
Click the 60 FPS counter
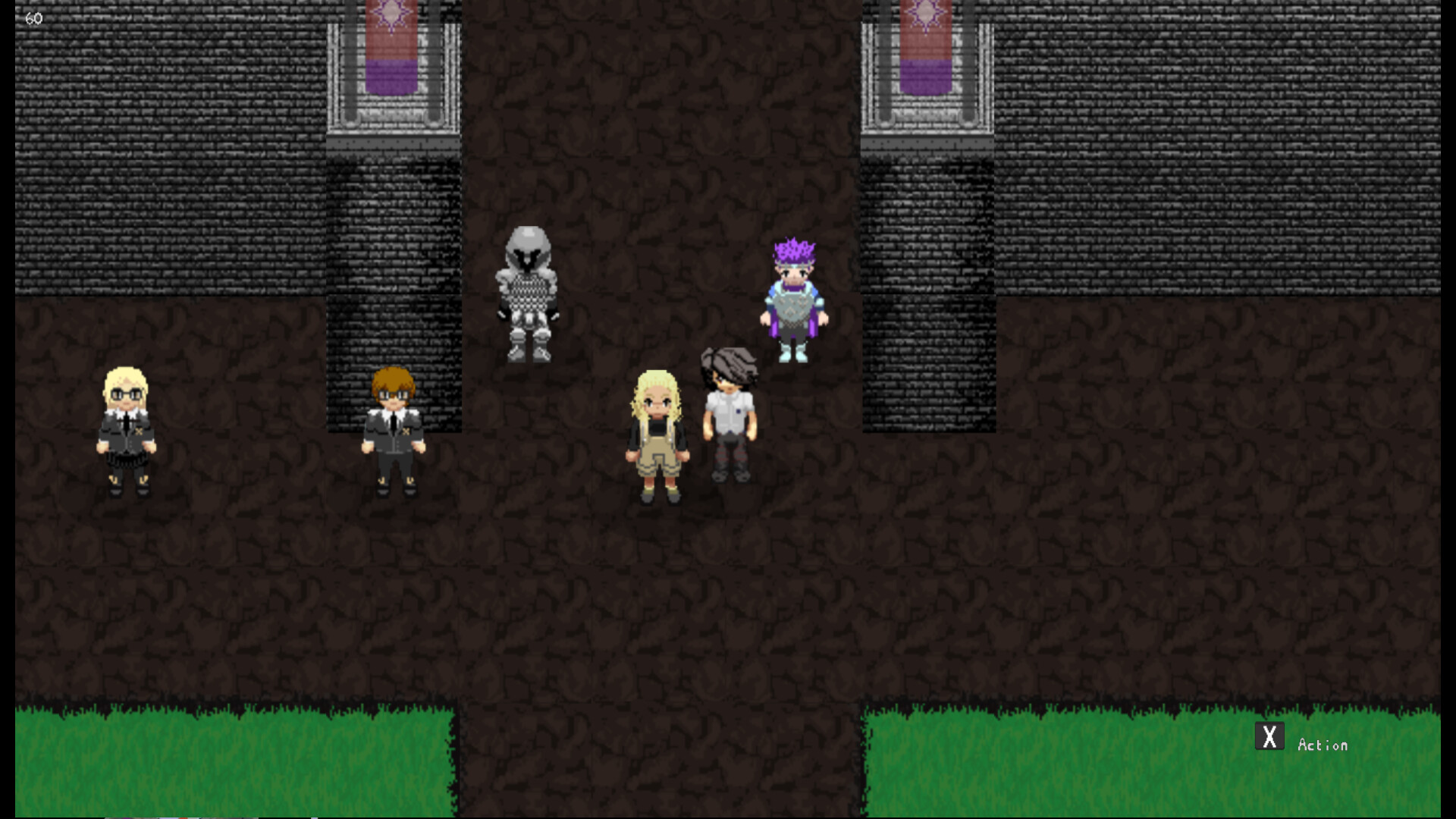[33, 18]
